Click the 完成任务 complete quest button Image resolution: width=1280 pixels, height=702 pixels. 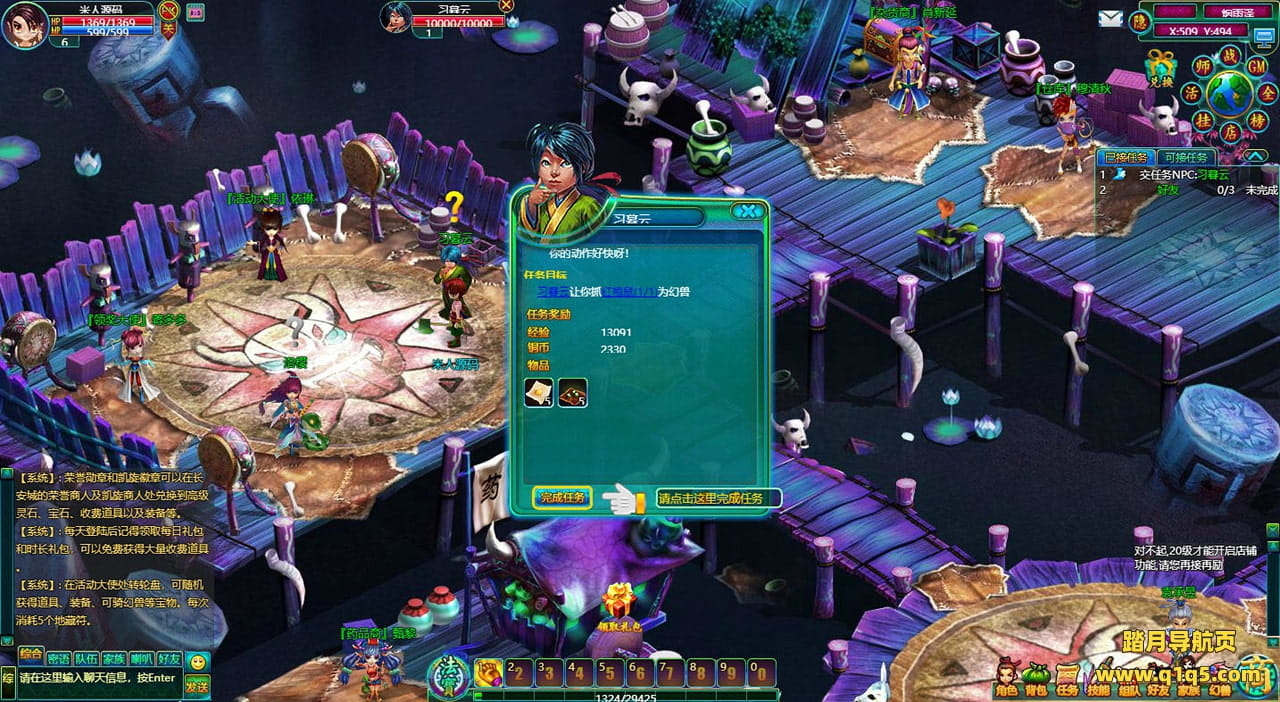point(562,497)
